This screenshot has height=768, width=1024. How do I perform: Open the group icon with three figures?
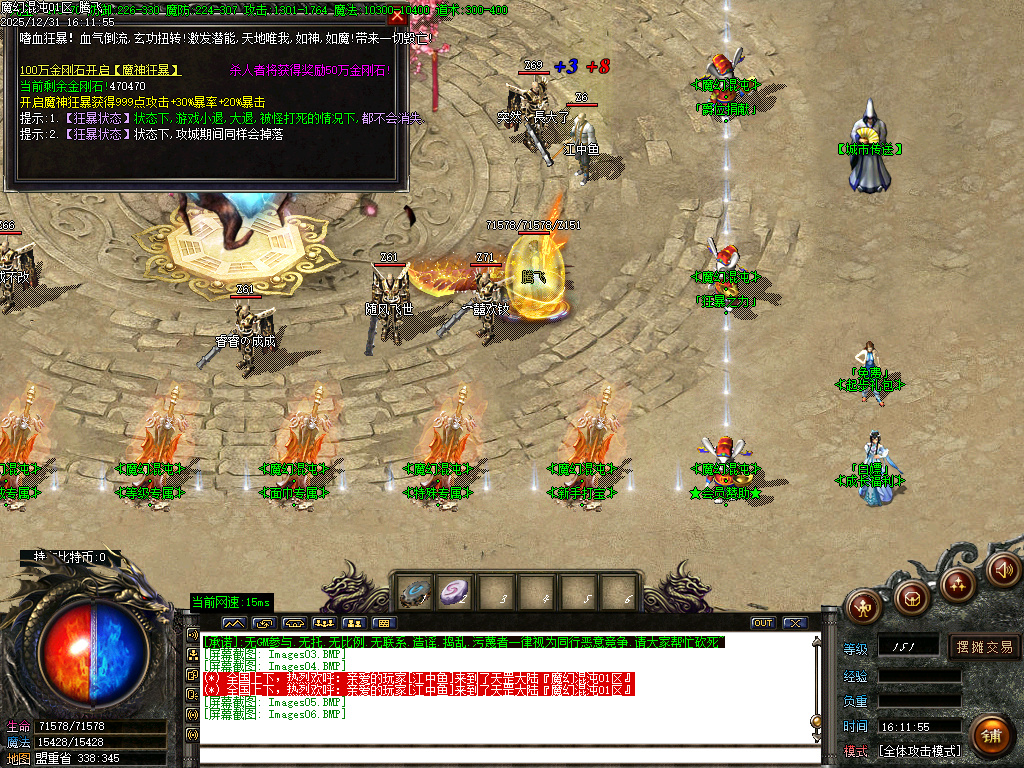pos(323,623)
